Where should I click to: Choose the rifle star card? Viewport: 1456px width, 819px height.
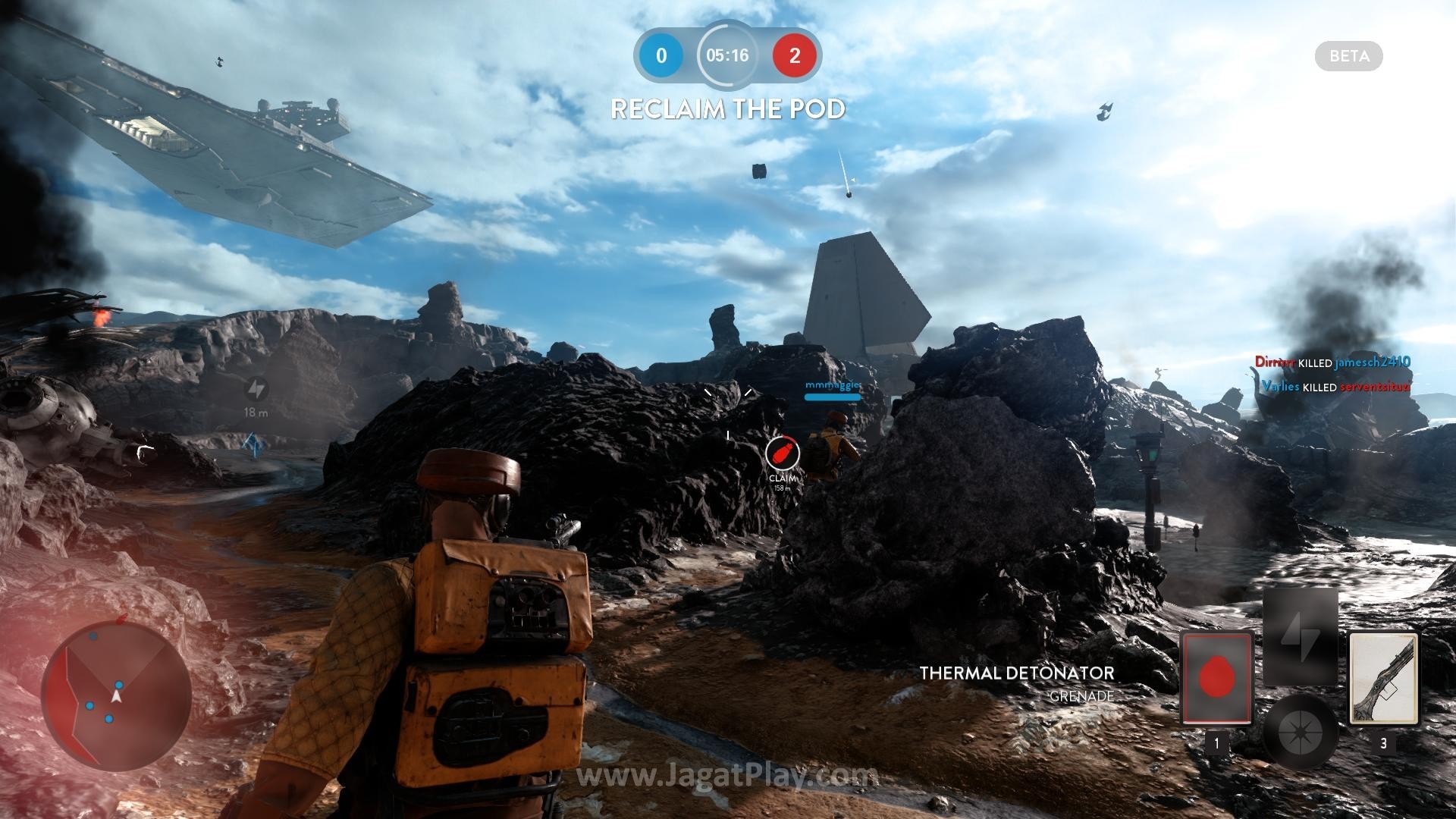[x=1383, y=679]
